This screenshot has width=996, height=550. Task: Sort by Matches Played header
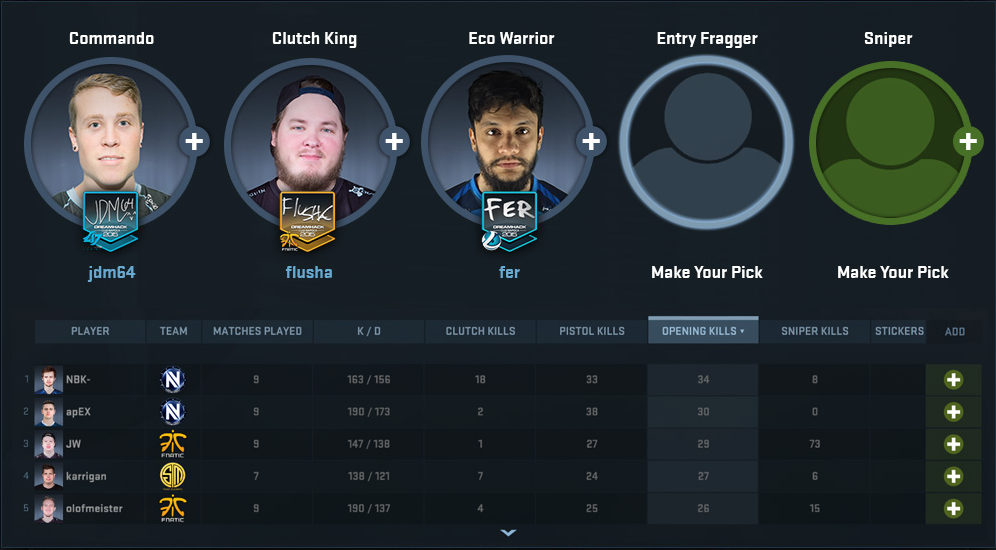pos(258,331)
